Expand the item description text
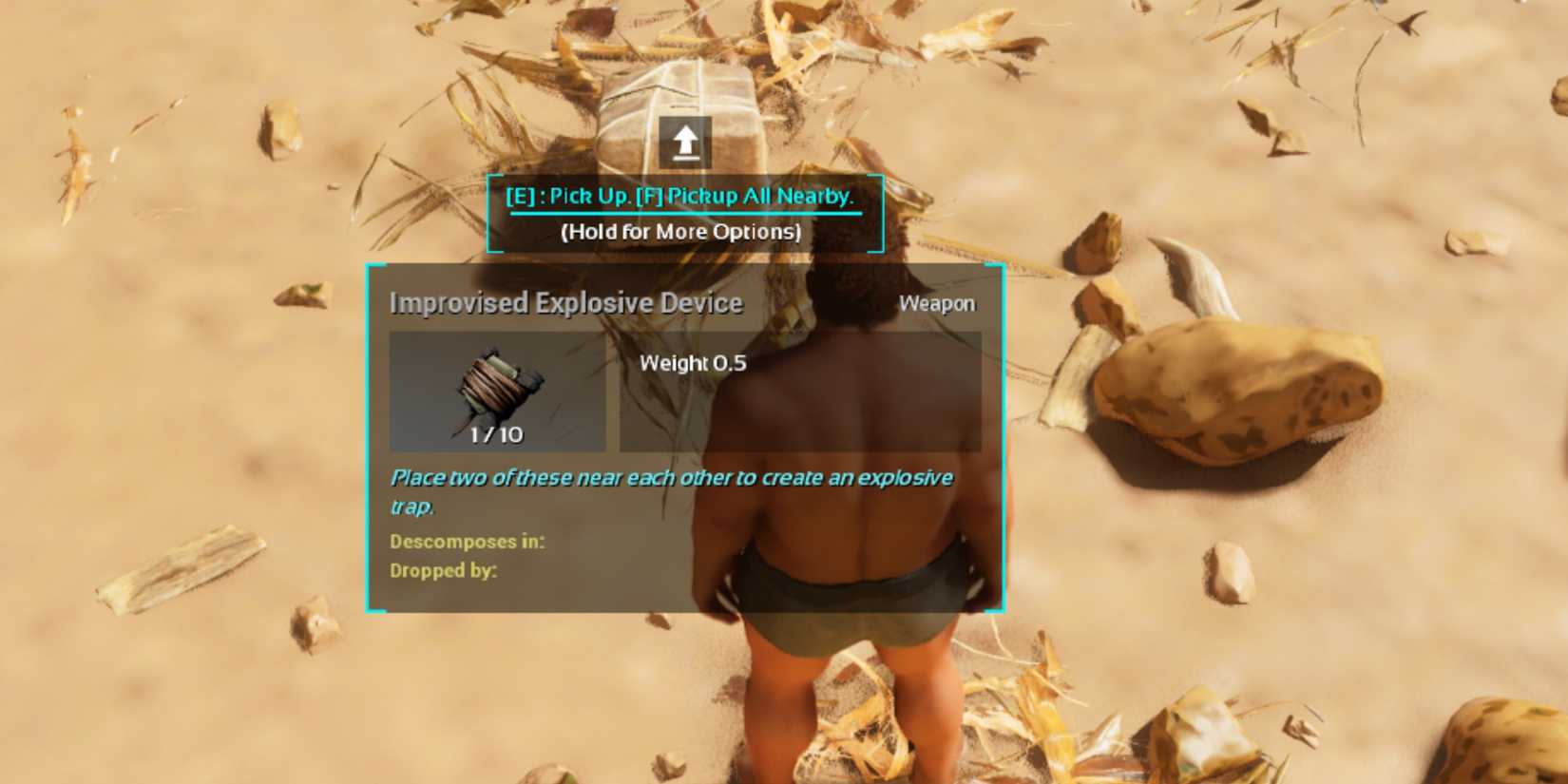Image resolution: width=1568 pixels, height=784 pixels. coord(670,489)
